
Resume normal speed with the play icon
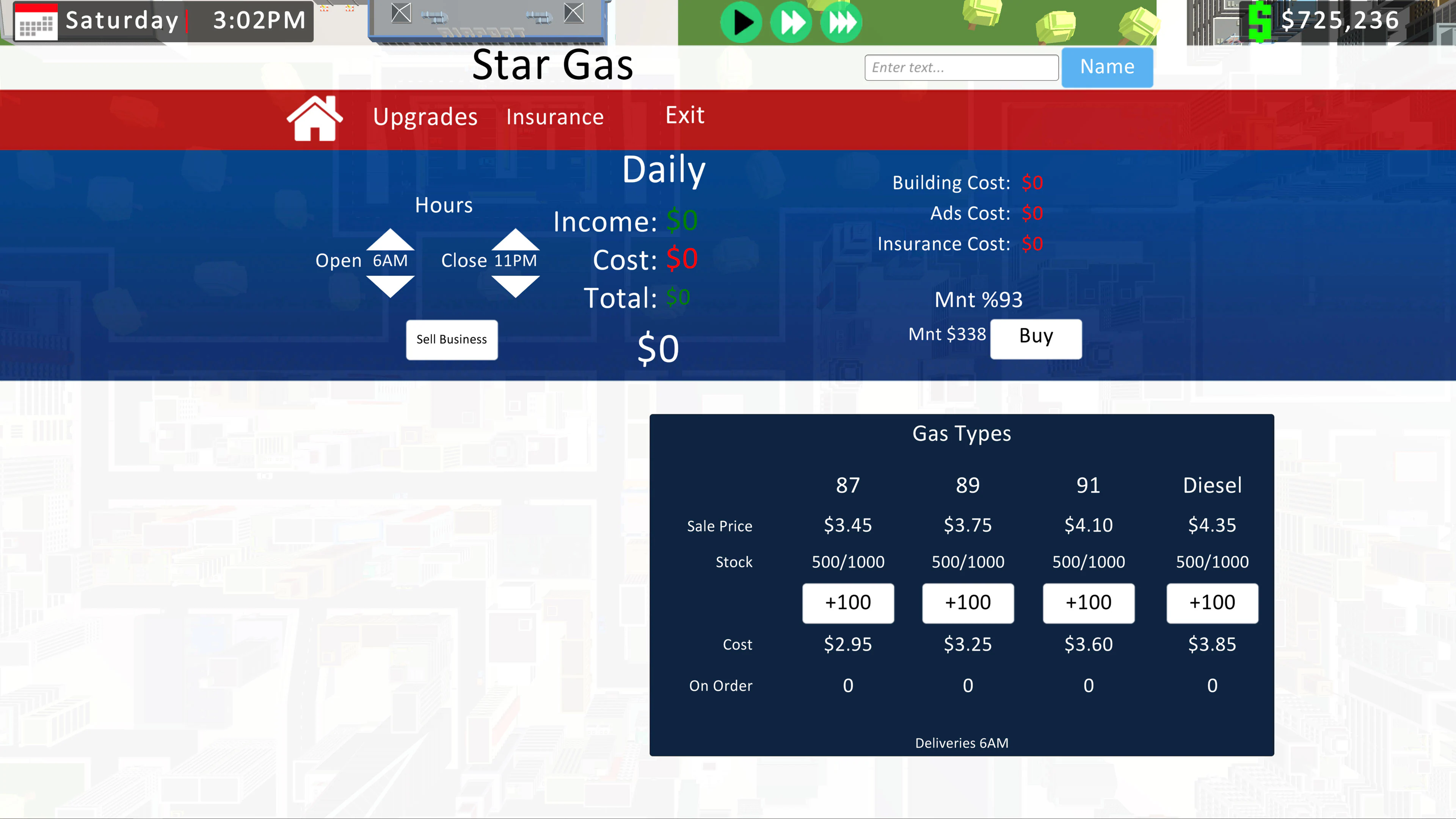click(x=742, y=22)
